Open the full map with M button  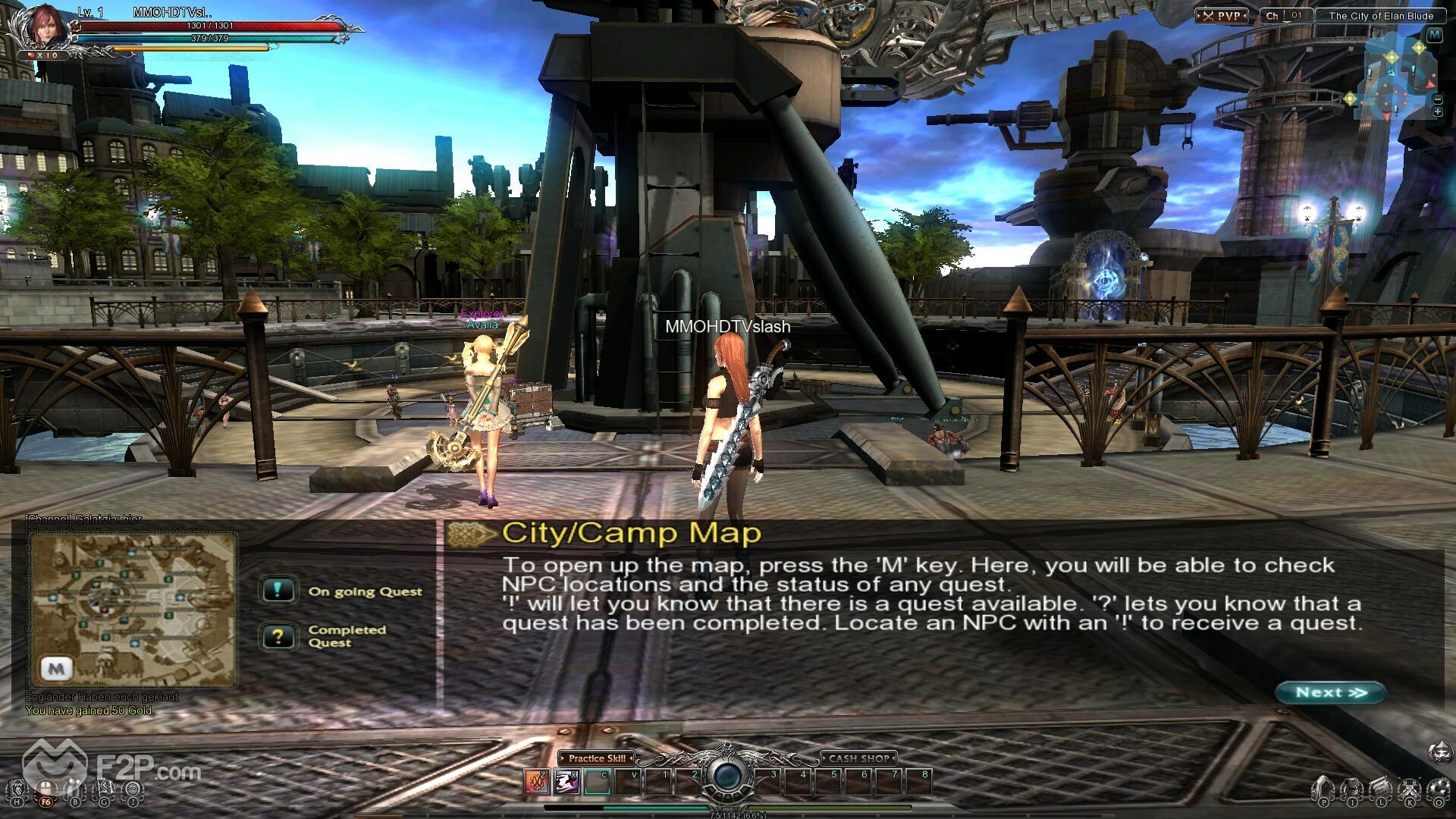1434,35
